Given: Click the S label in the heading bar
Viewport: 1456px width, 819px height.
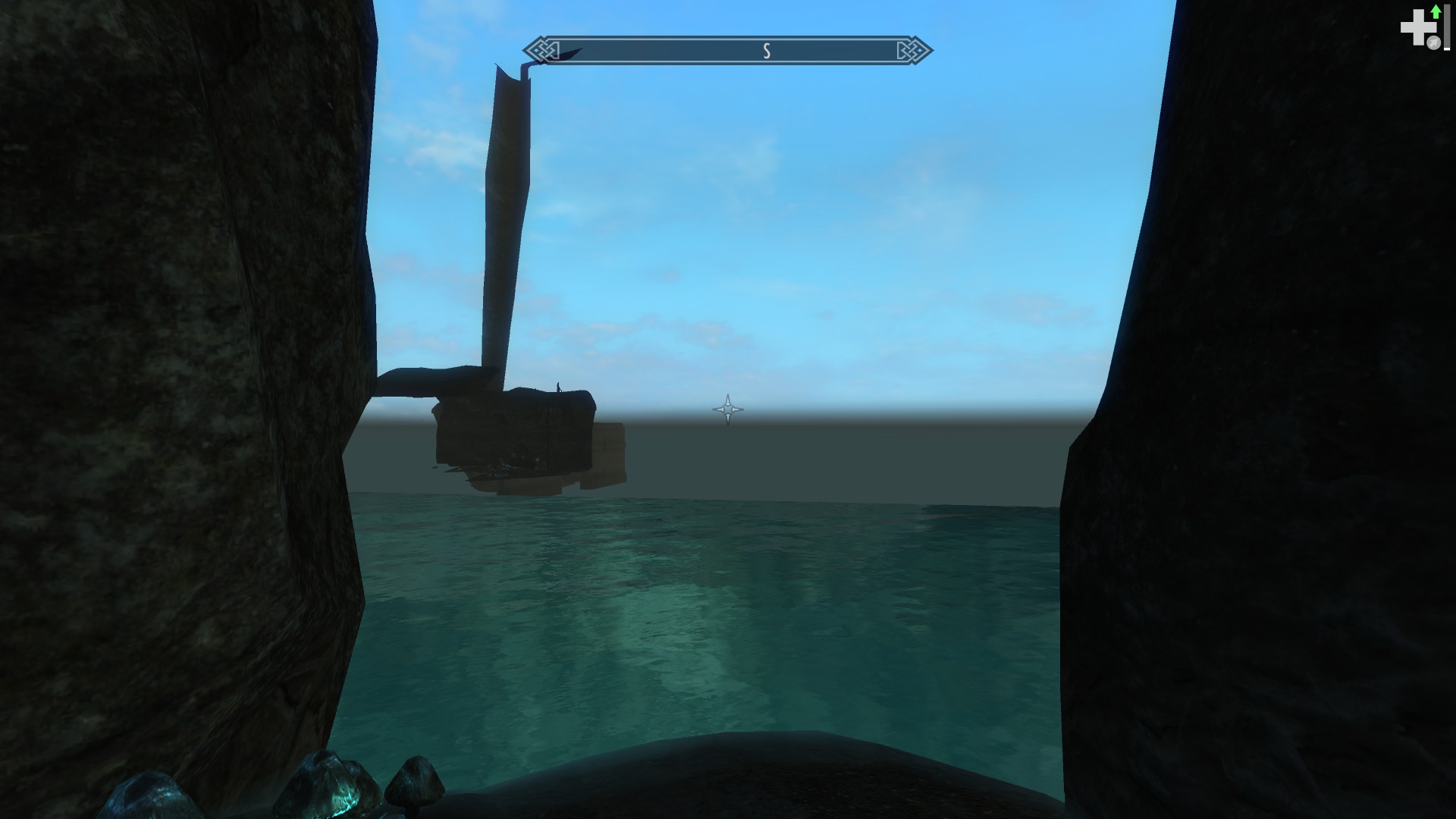Looking at the screenshot, I should (767, 51).
